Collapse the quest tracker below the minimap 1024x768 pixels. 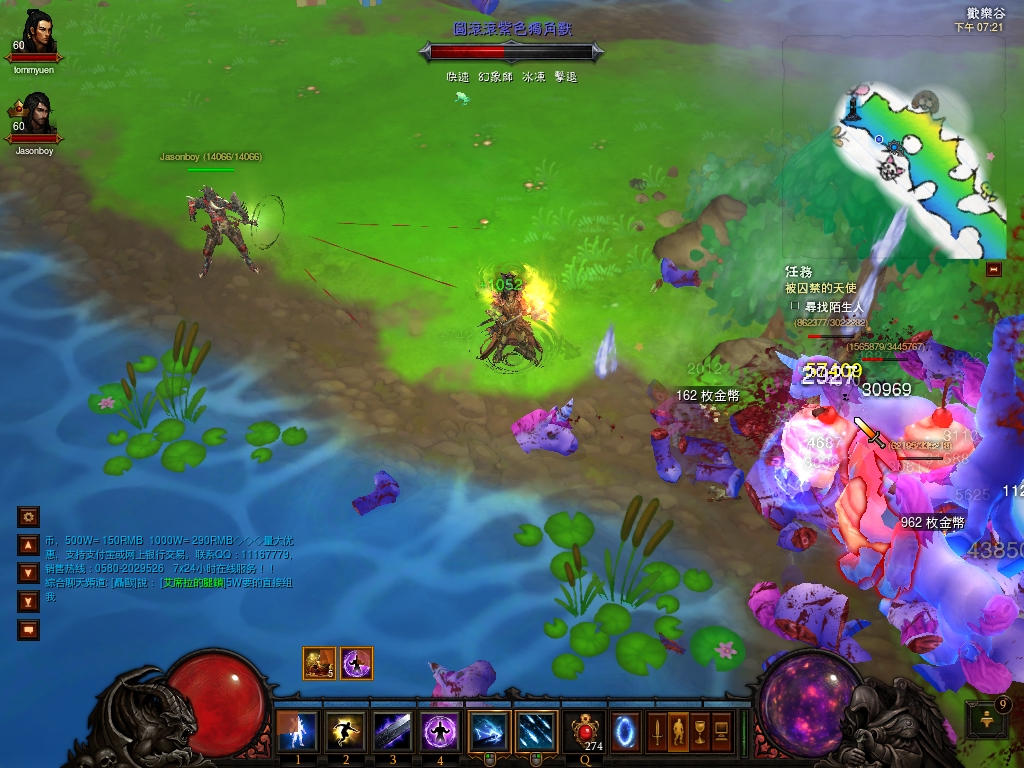coord(993,269)
